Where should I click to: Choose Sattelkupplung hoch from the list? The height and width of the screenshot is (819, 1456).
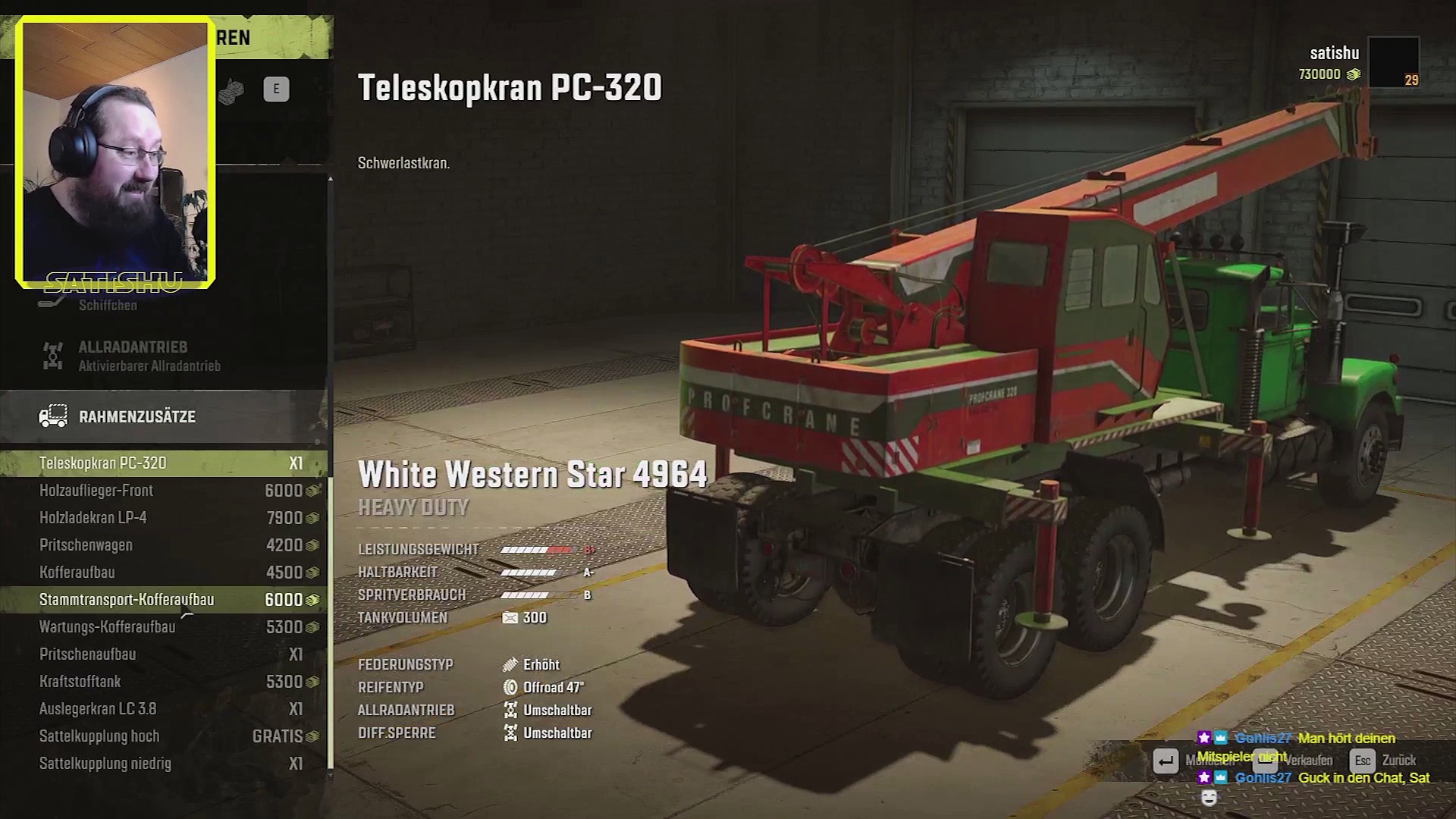click(x=163, y=736)
